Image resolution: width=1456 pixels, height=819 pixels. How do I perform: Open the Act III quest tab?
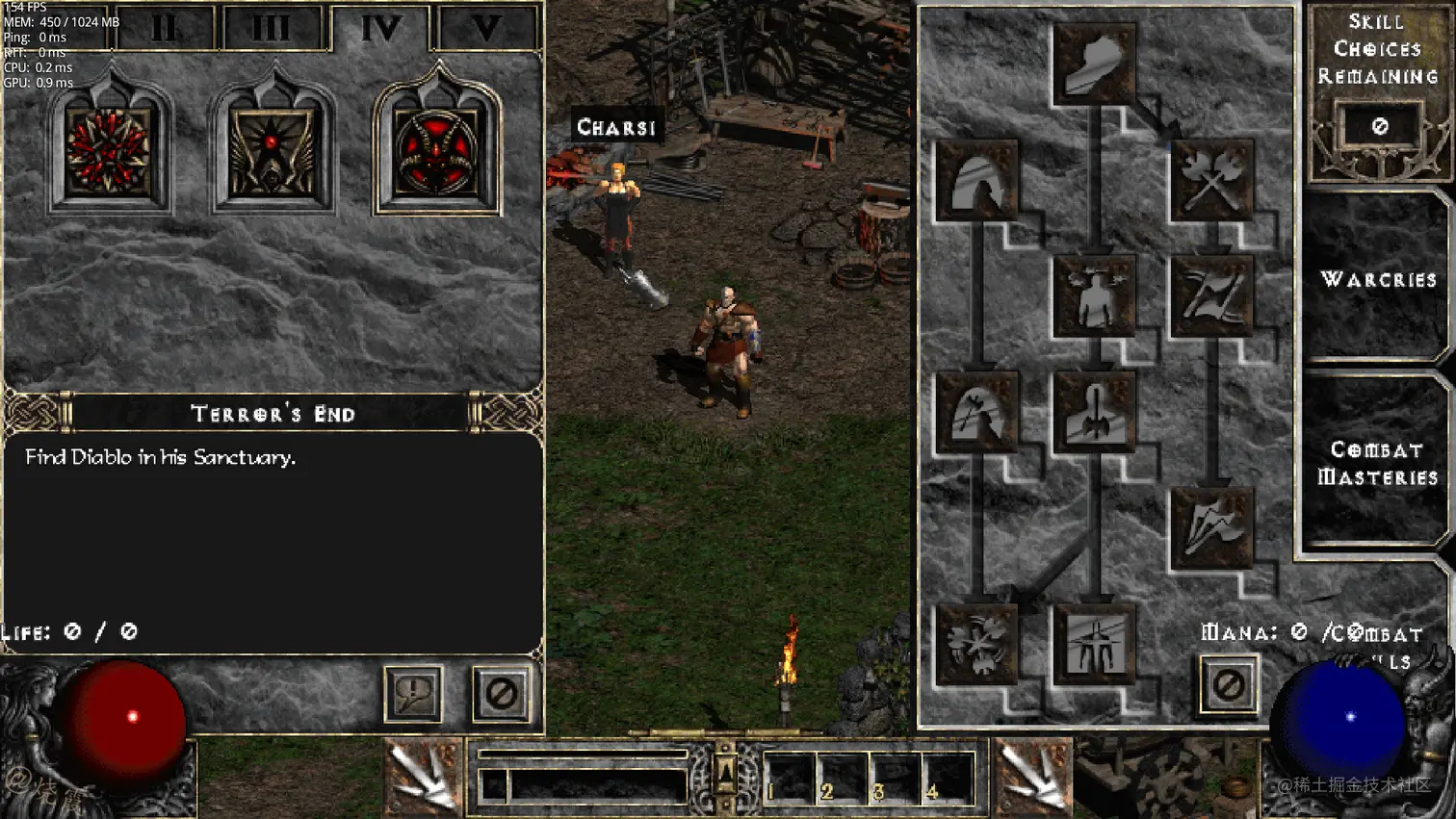coord(272,29)
